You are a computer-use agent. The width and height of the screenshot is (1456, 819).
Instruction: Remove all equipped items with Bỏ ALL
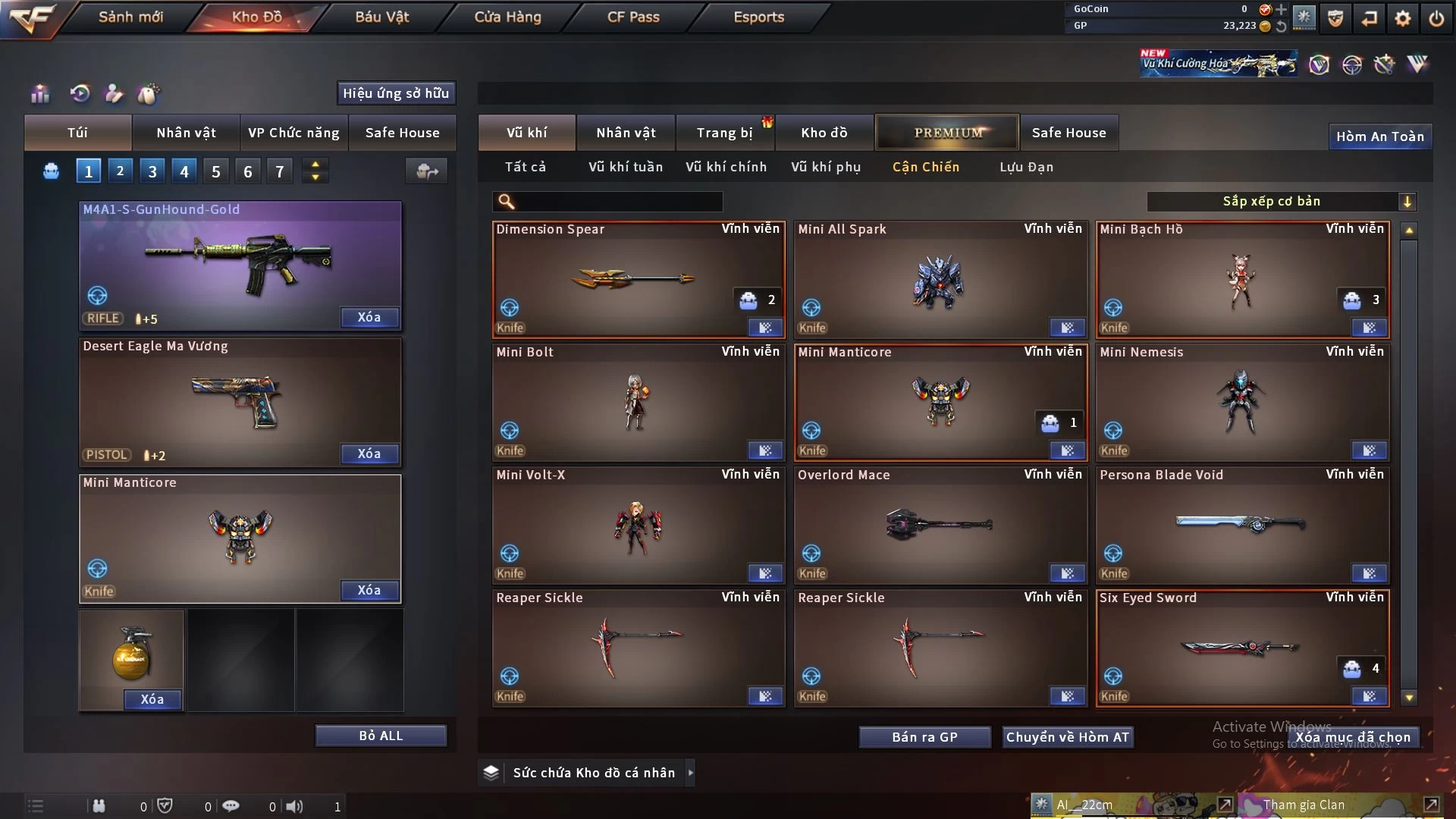pos(381,736)
